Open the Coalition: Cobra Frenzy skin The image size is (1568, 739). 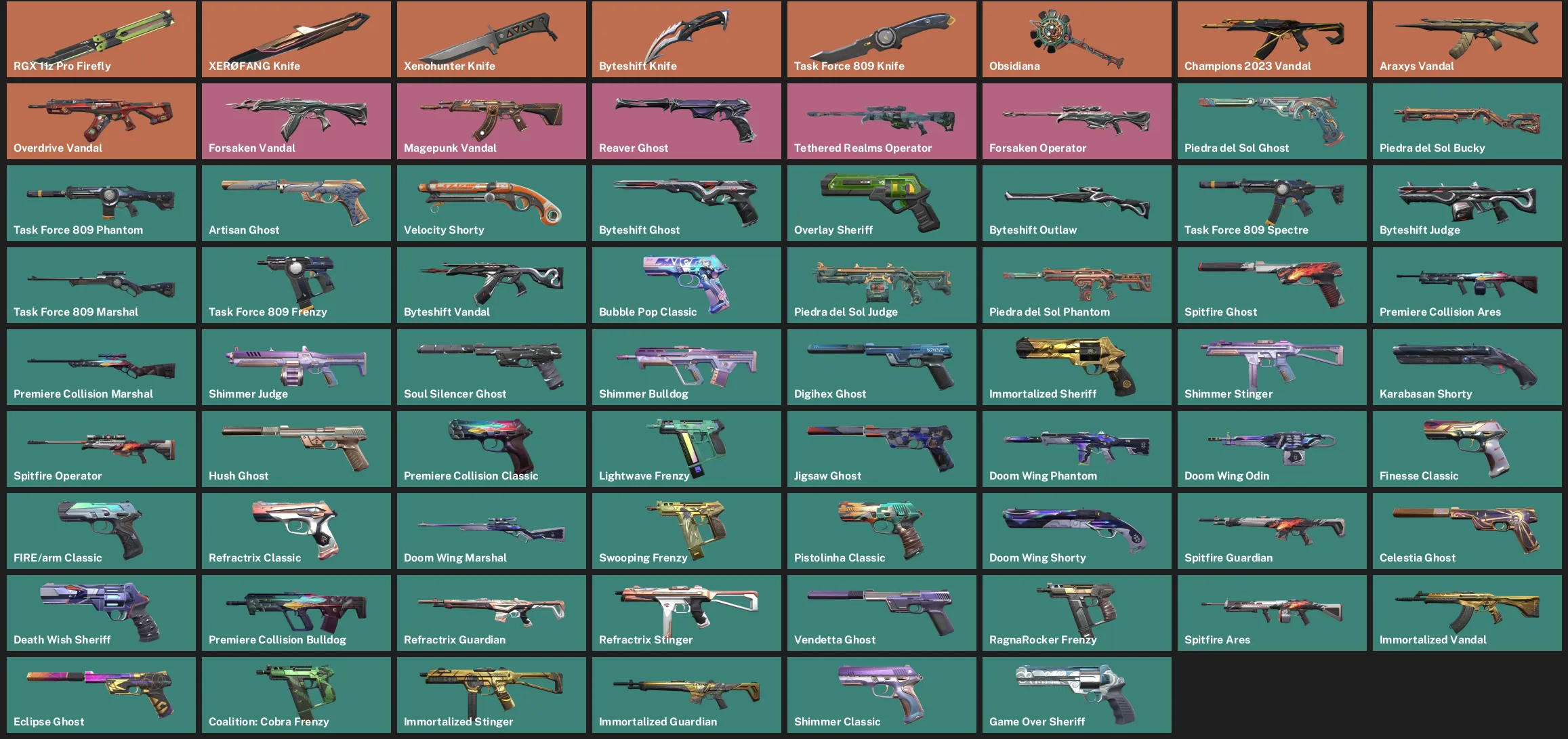click(296, 694)
